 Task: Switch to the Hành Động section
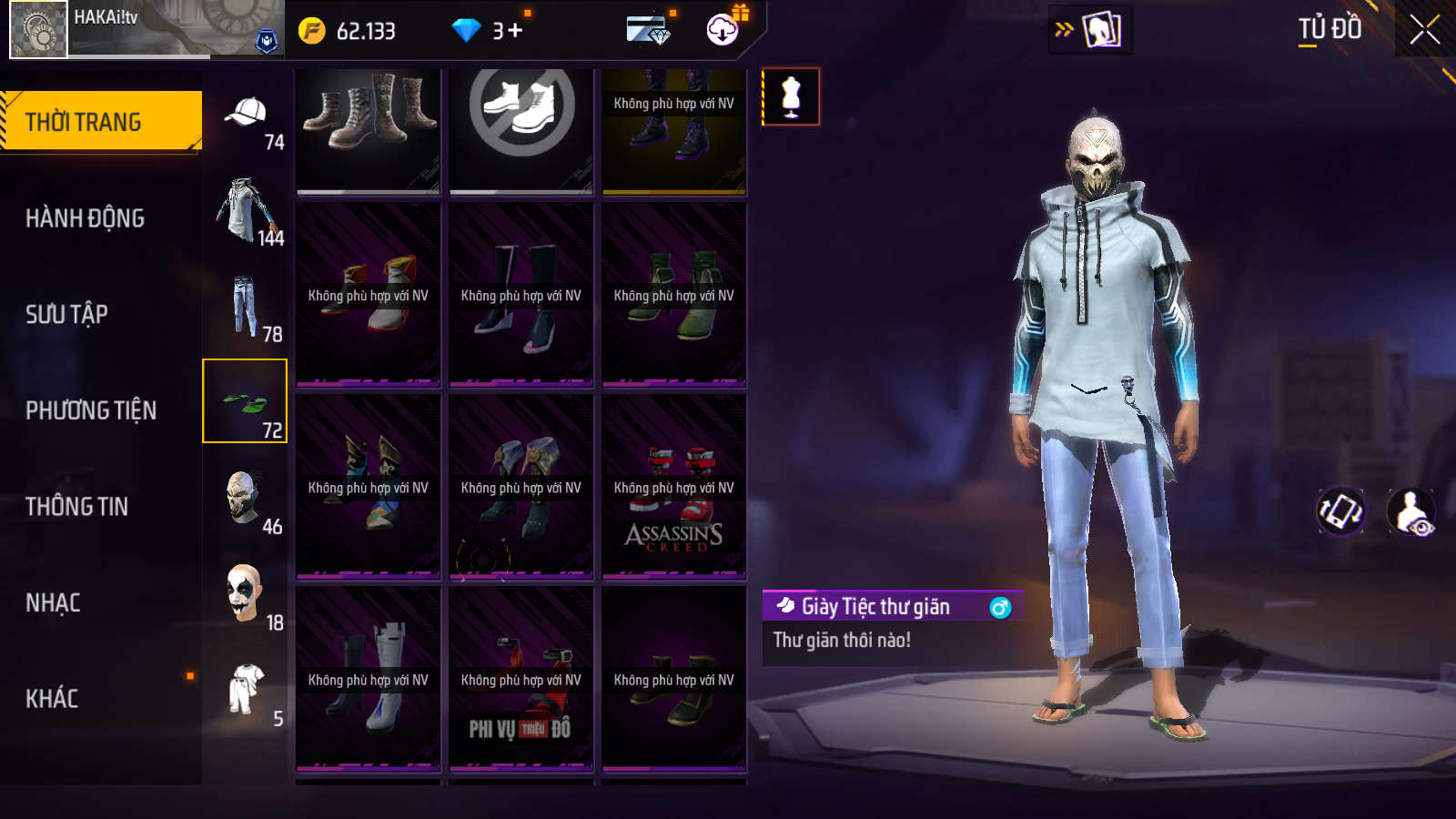point(85,218)
